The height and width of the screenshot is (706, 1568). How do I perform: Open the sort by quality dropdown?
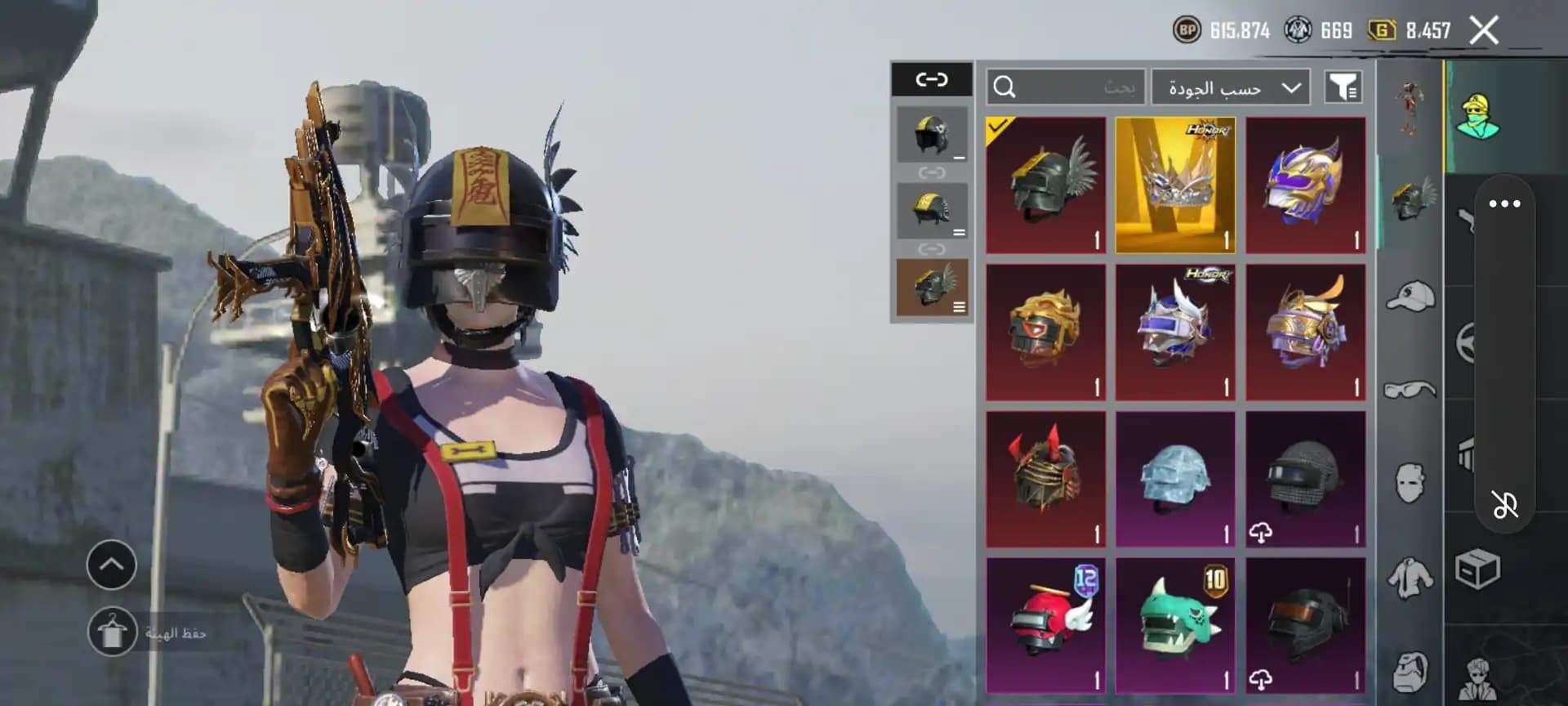click(x=1229, y=86)
